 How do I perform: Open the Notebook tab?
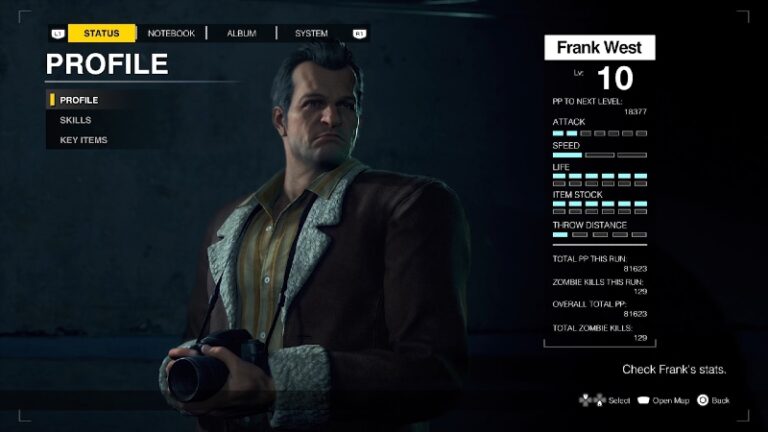point(171,33)
